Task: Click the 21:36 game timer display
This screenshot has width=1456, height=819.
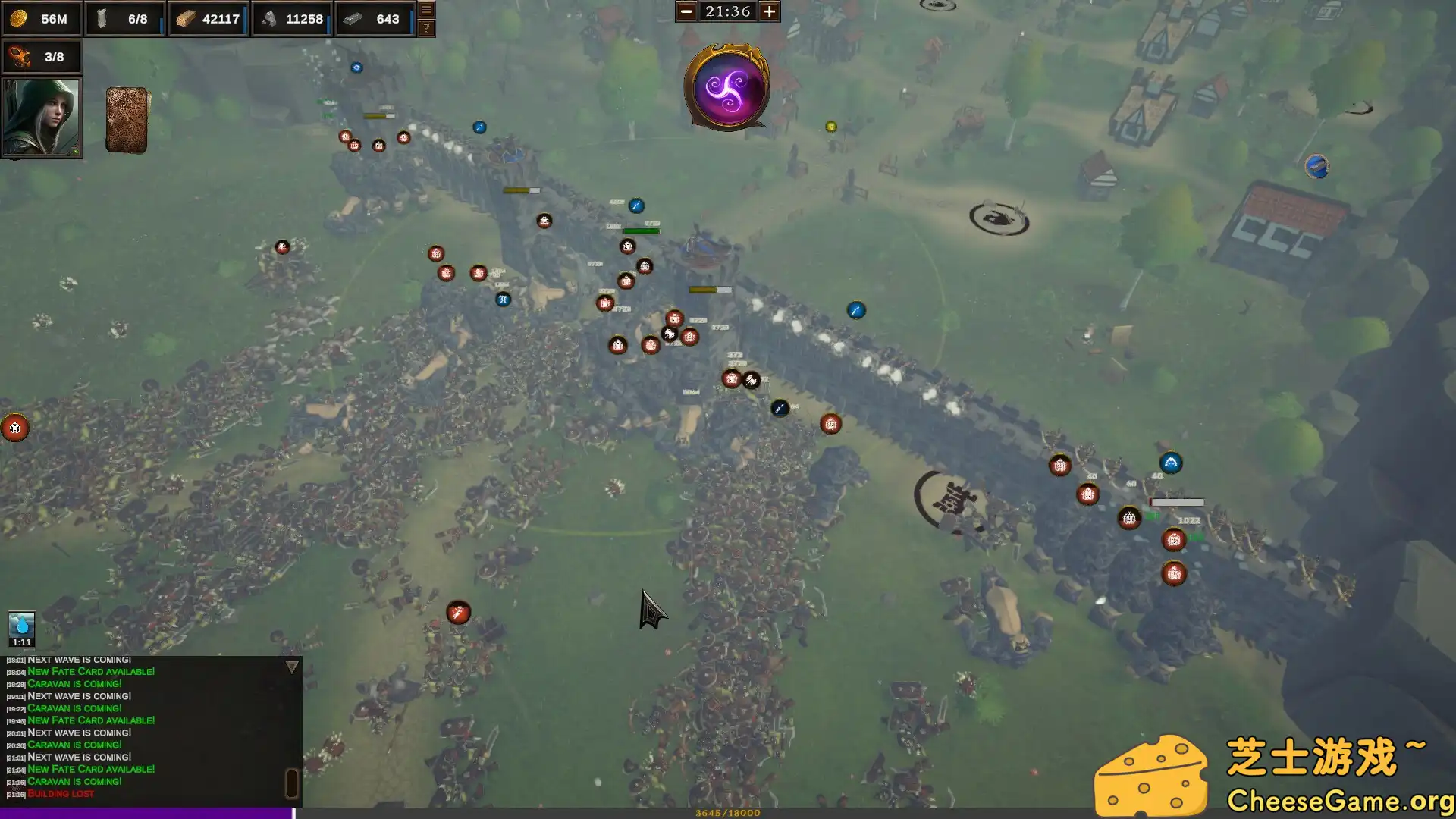Action: click(x=727, y=11)
